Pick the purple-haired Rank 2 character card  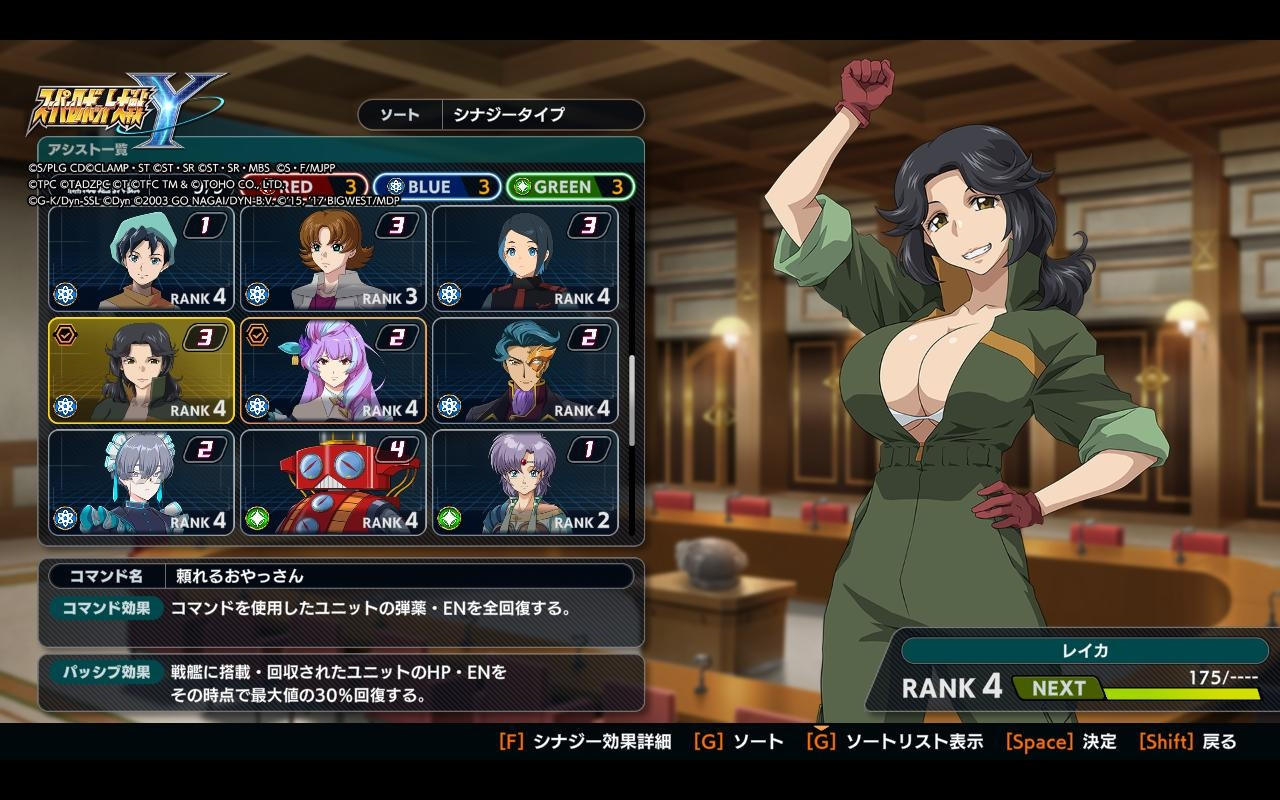pos(525,482)
